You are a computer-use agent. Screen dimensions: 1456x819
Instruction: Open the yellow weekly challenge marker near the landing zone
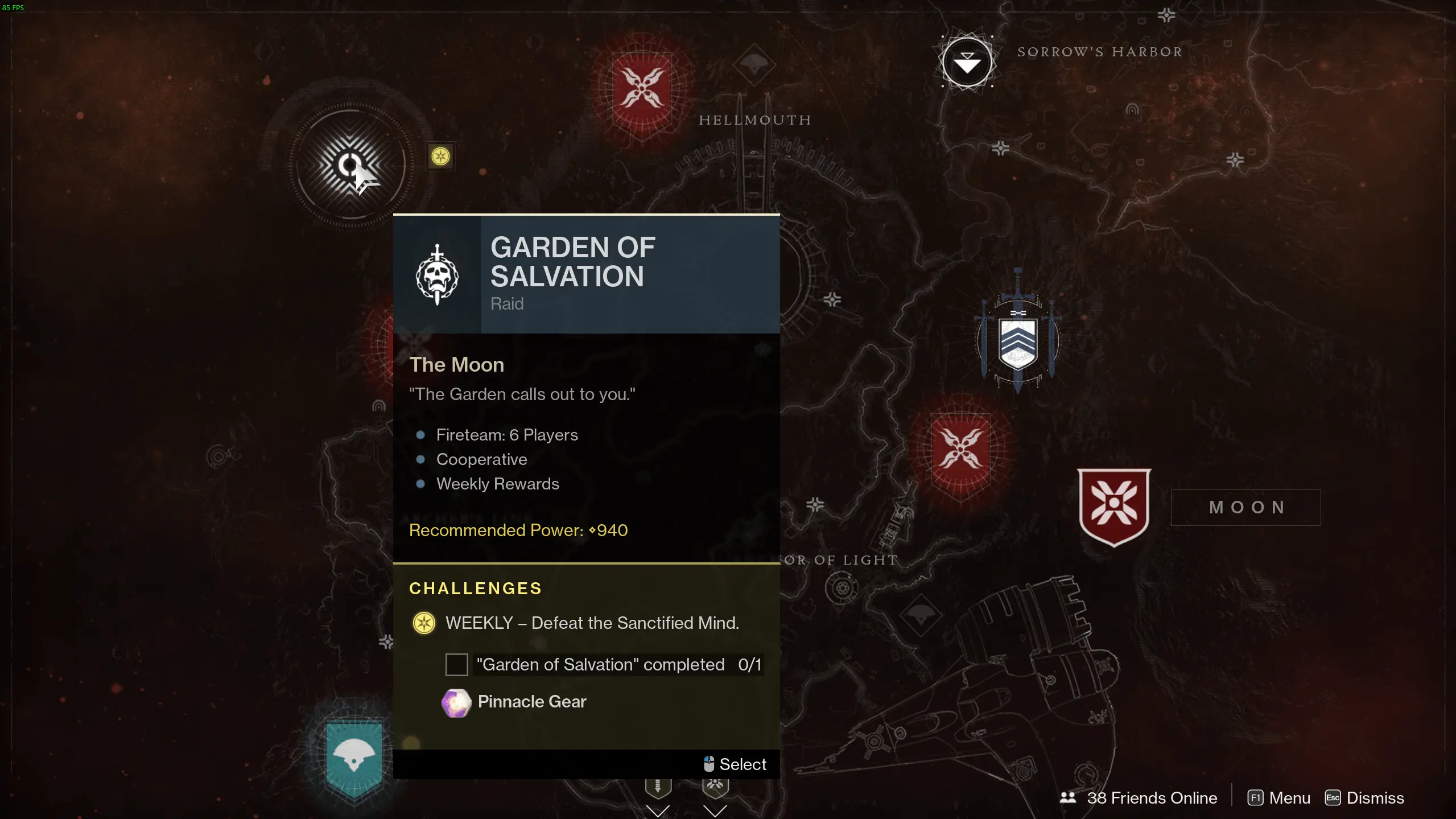coord(440,155)
